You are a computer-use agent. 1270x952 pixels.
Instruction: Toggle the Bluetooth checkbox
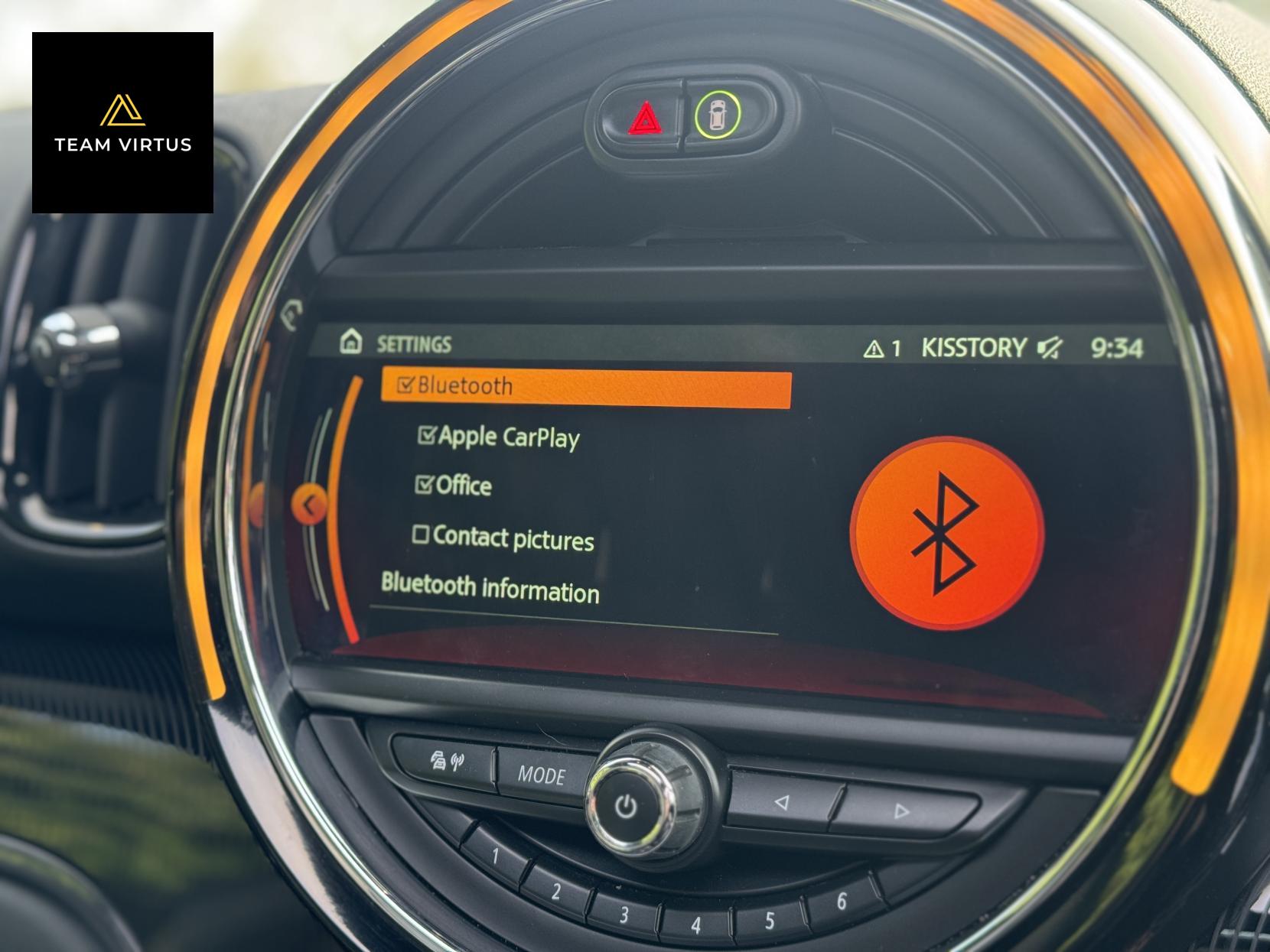pyautogui.click(x=406, y=385)
